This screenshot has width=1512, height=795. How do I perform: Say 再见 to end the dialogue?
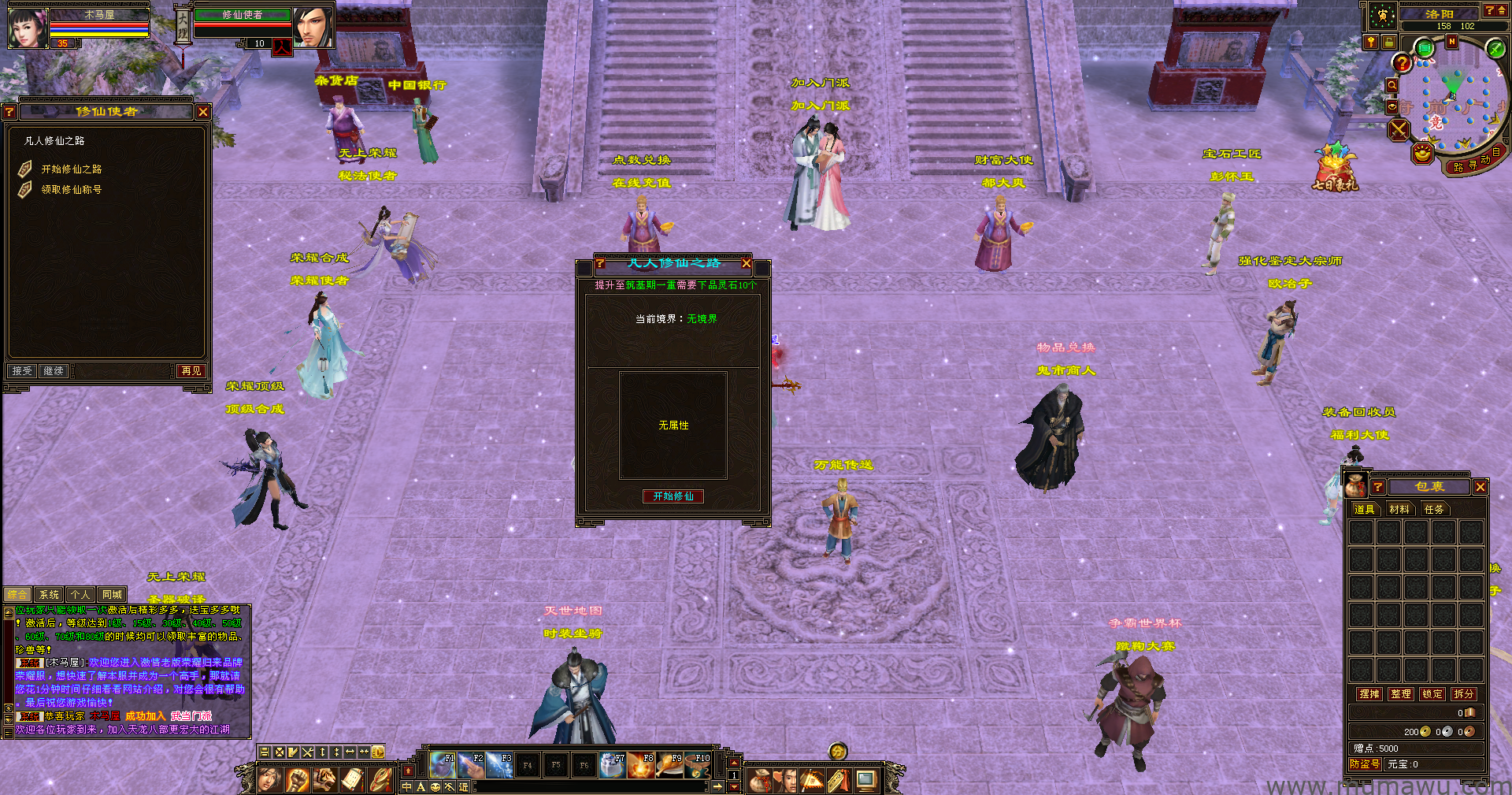pyautogui.click(x=191, y=371)
